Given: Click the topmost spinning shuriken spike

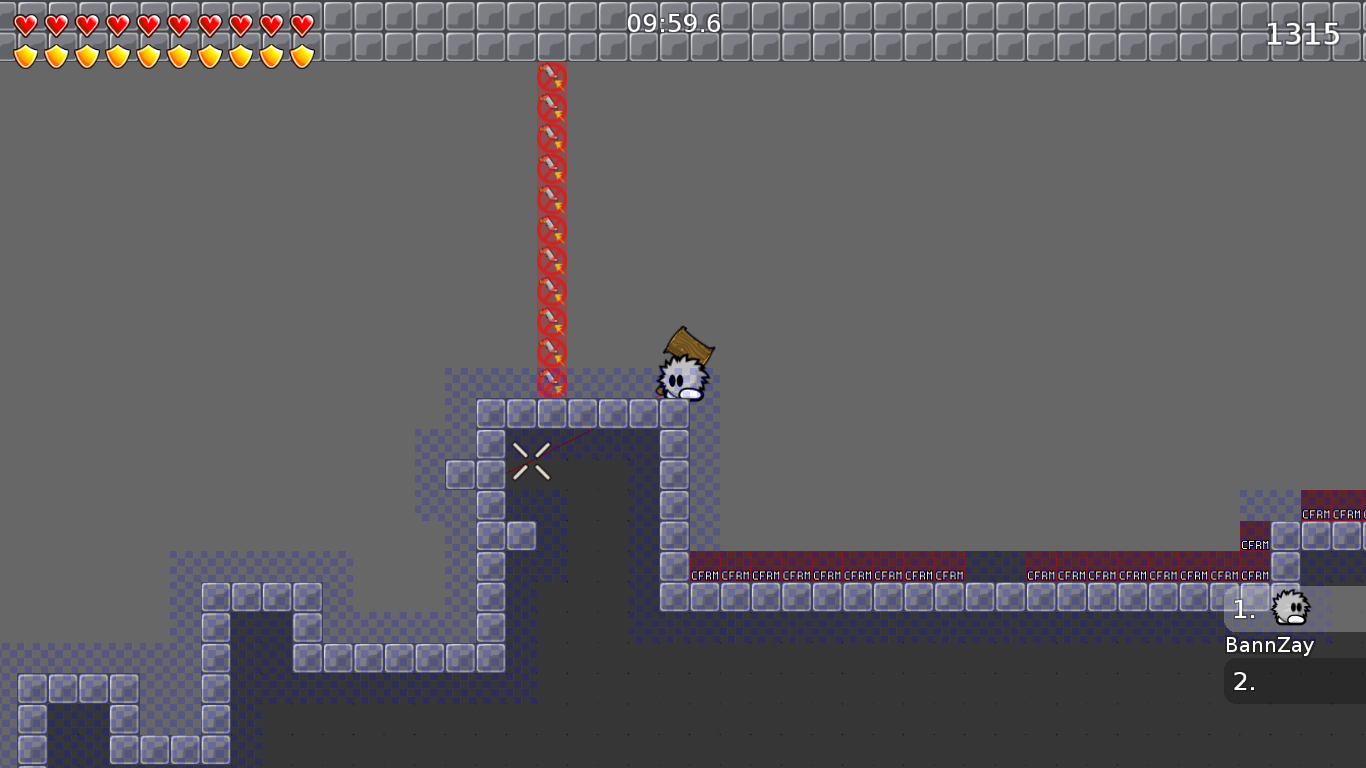Looking at the screenshot, I should pyautogui.click(x=552, y=74).
